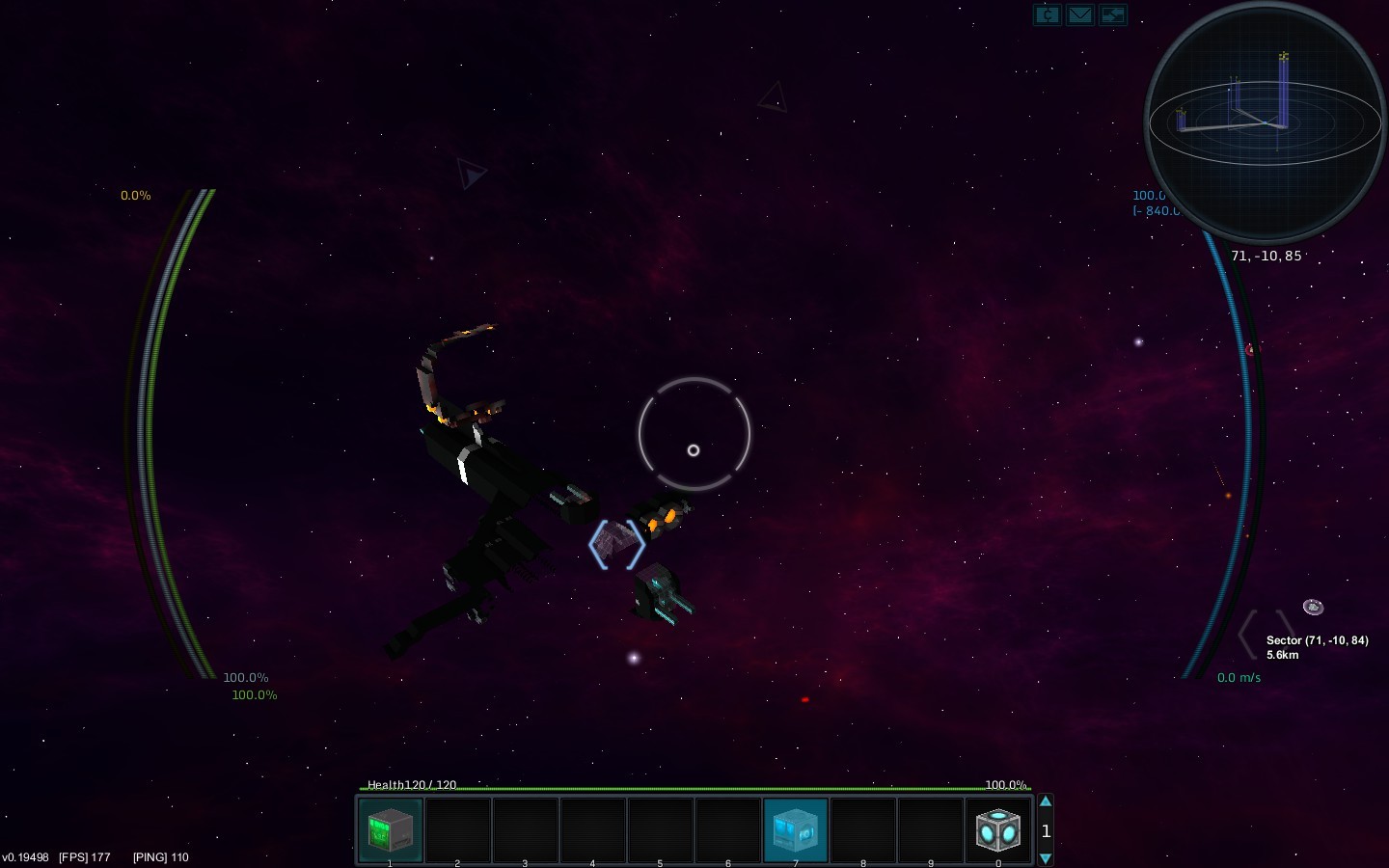Click the spherical radar minimap

point(1265,122)
